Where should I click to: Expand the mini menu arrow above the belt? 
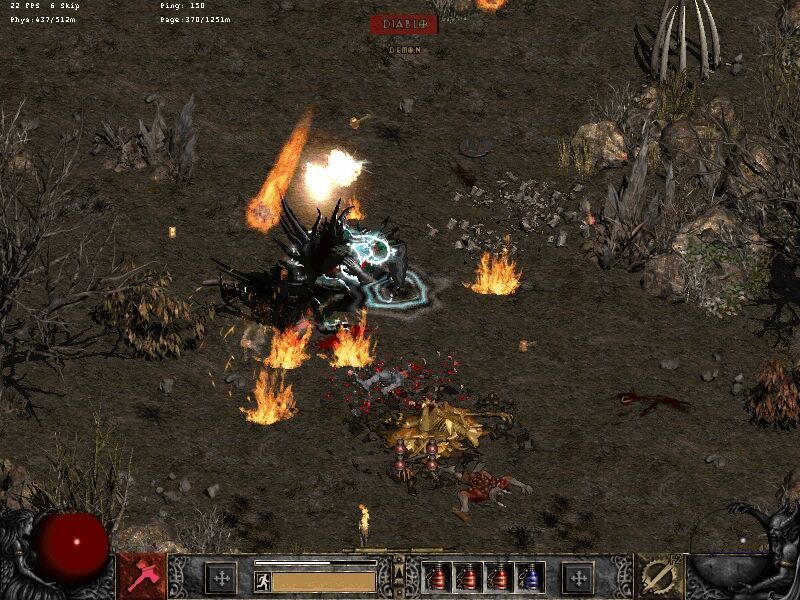pos(398,570)
